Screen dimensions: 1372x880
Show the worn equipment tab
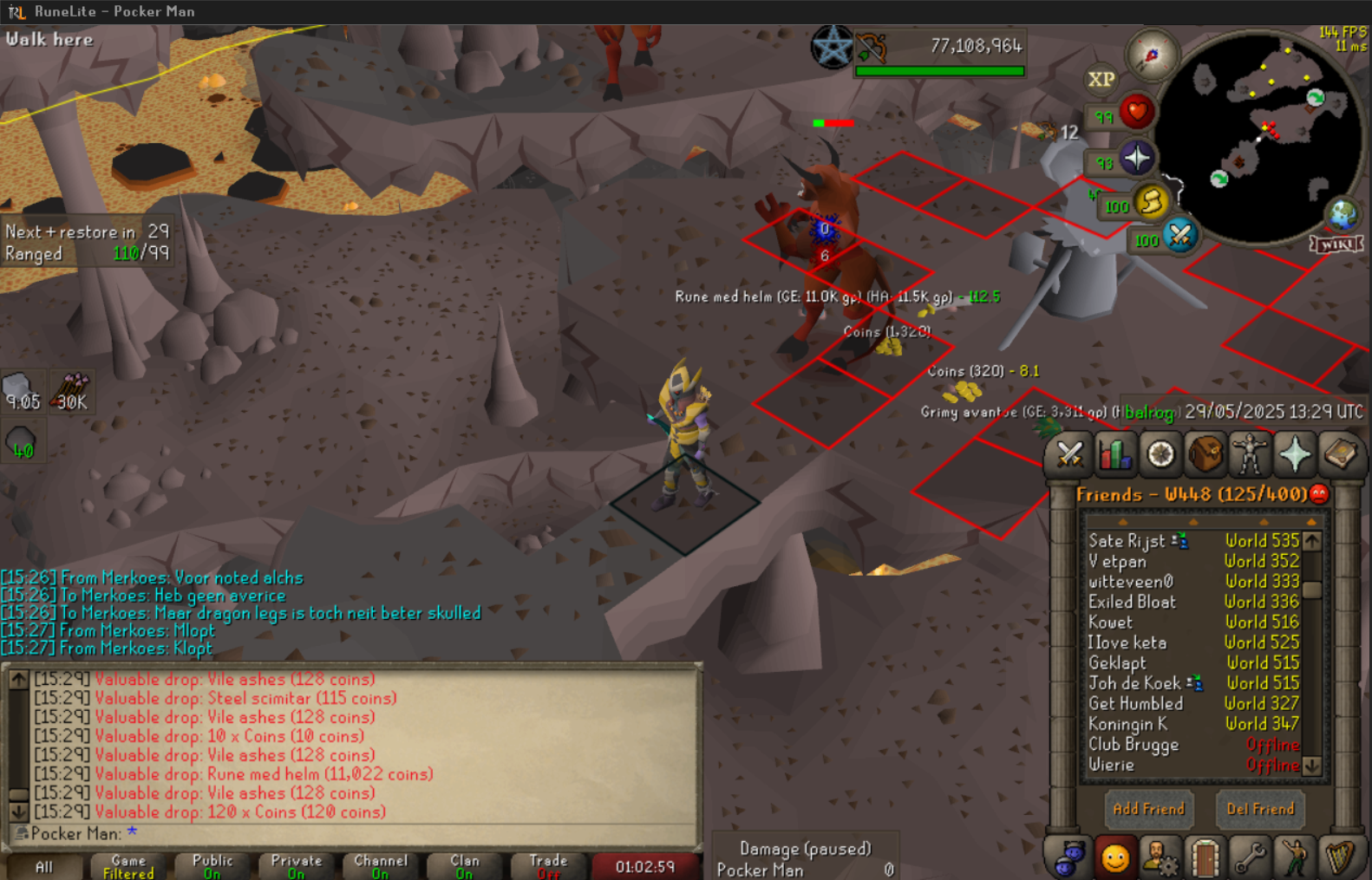point(1250,454)
